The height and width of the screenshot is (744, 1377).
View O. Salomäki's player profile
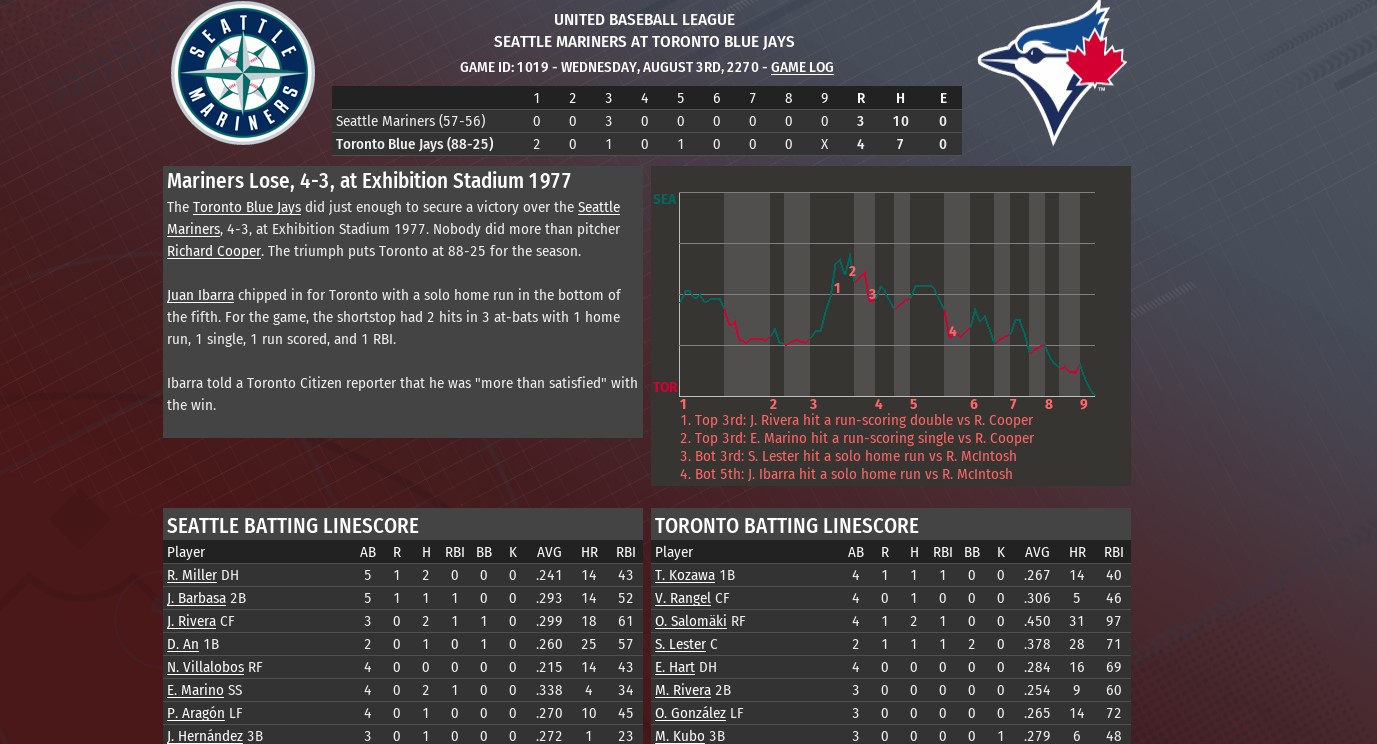690,621
